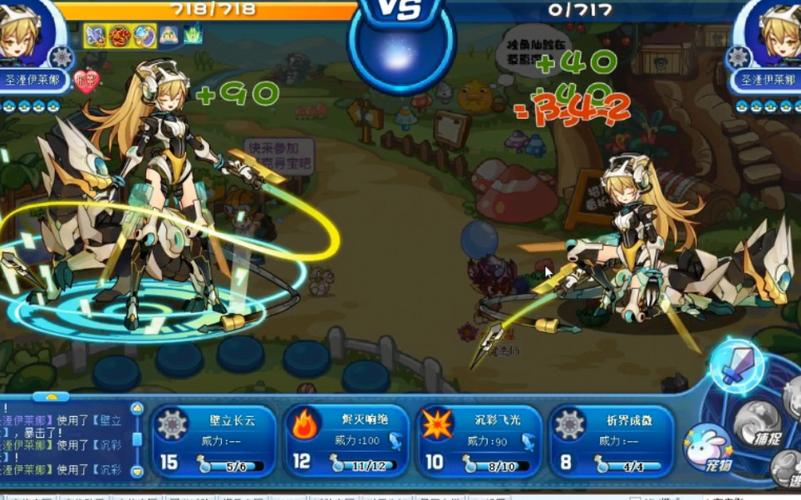801x500 pixels.
Task: Inspect the green crown buff icon
Action: pyautogui.click(x=192, y=36)
